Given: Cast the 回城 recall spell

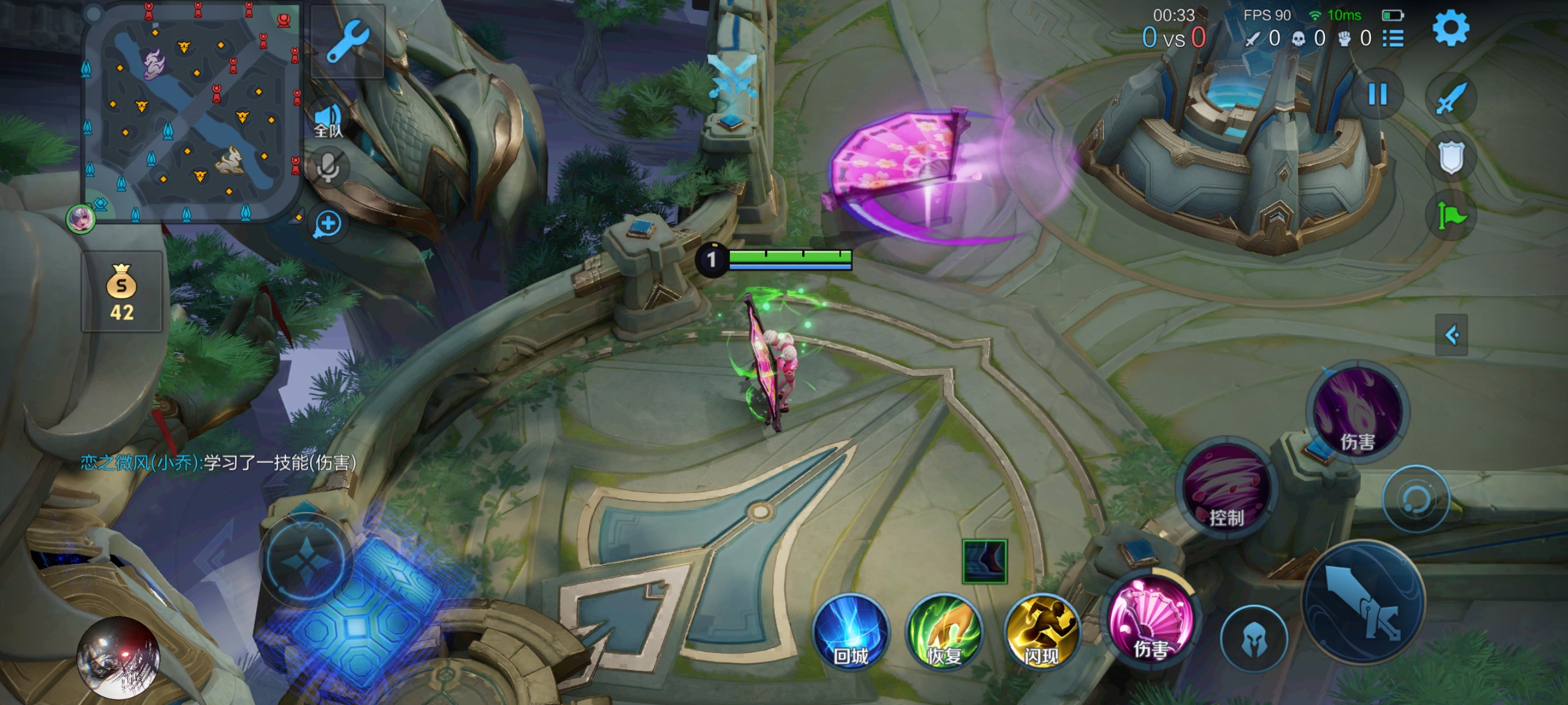Looking at the screenshot, I should coord(850,632).
